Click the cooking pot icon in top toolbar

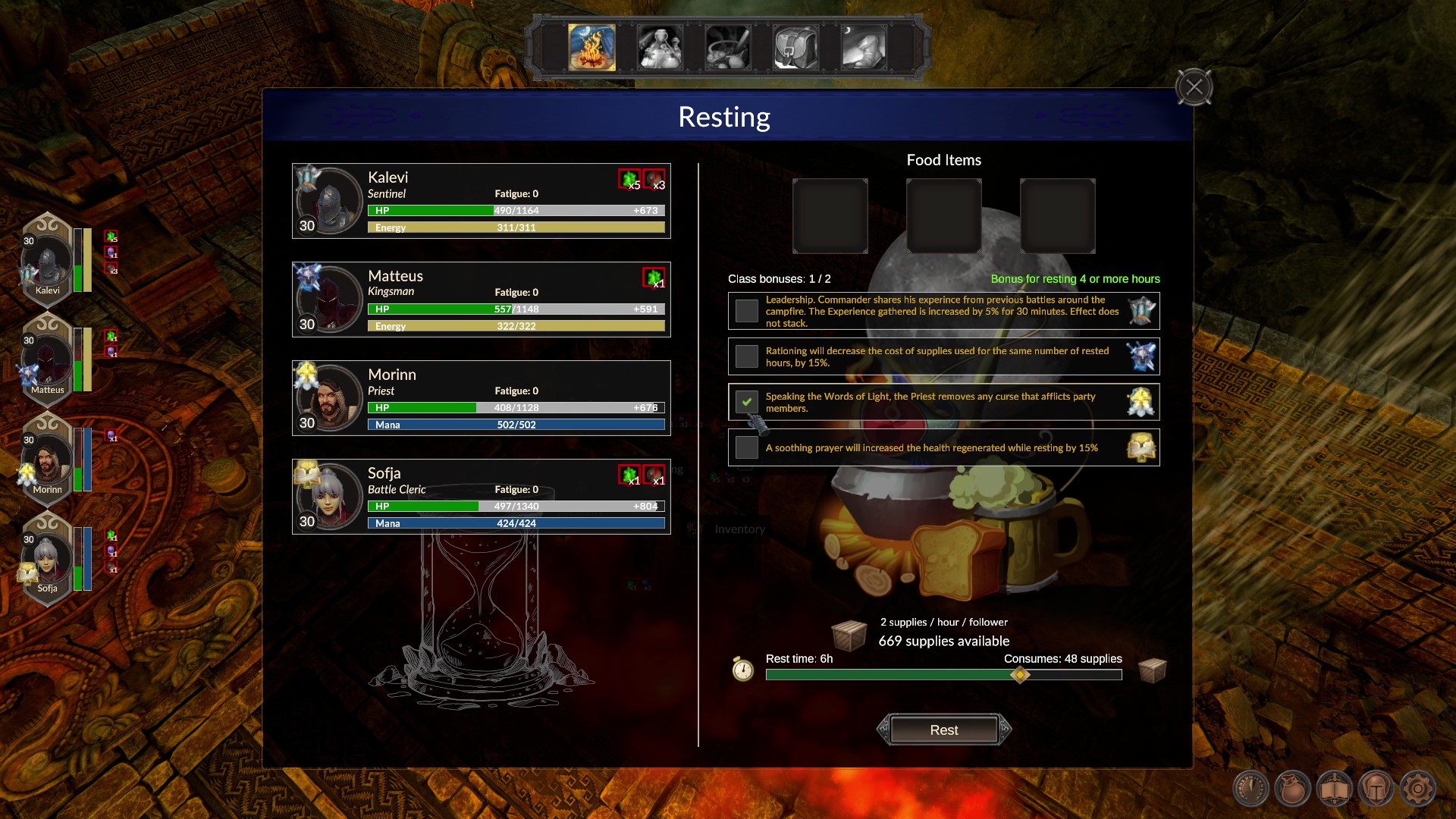click(x=727, y=47)
